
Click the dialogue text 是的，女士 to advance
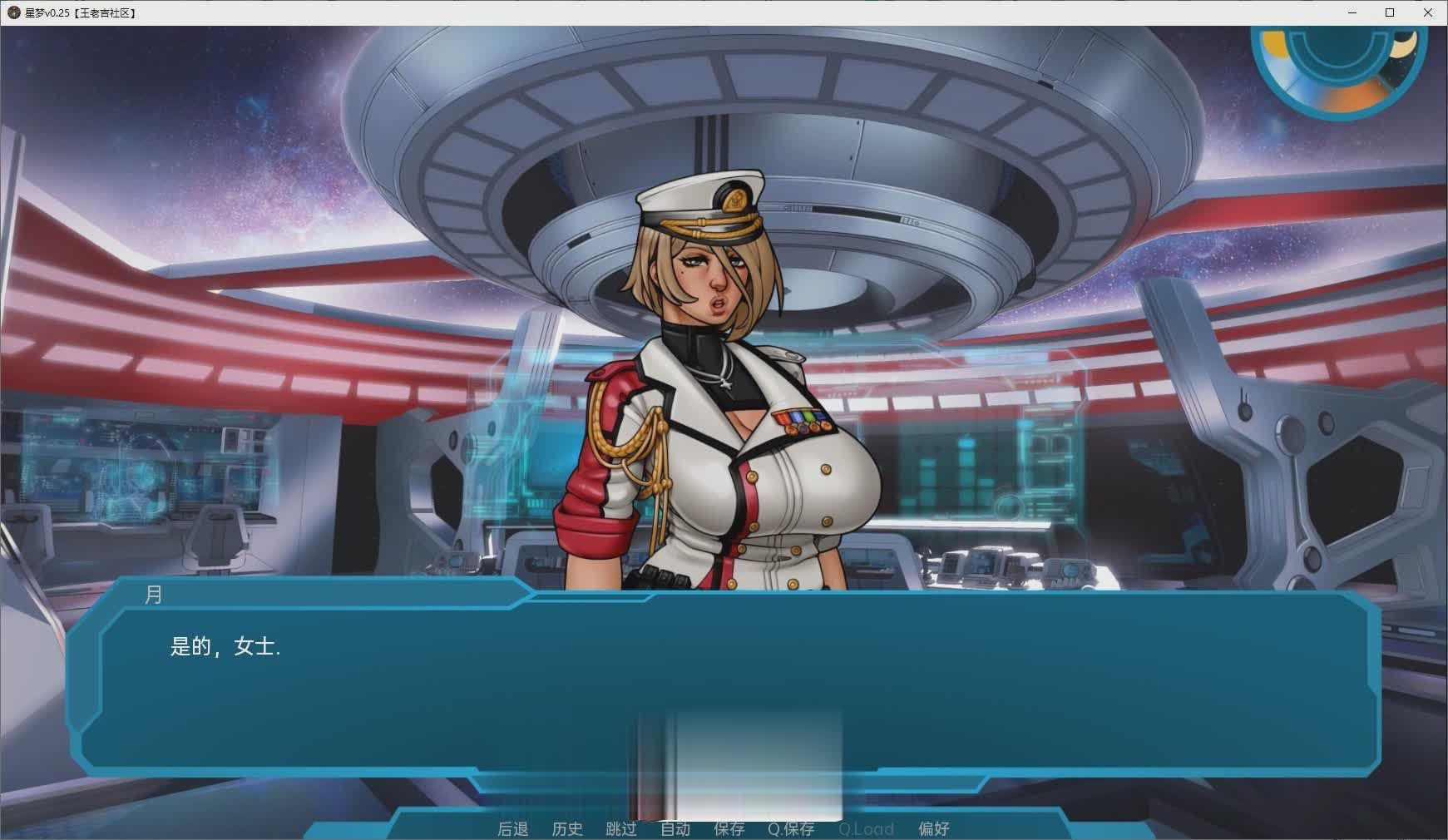[226, 647]
